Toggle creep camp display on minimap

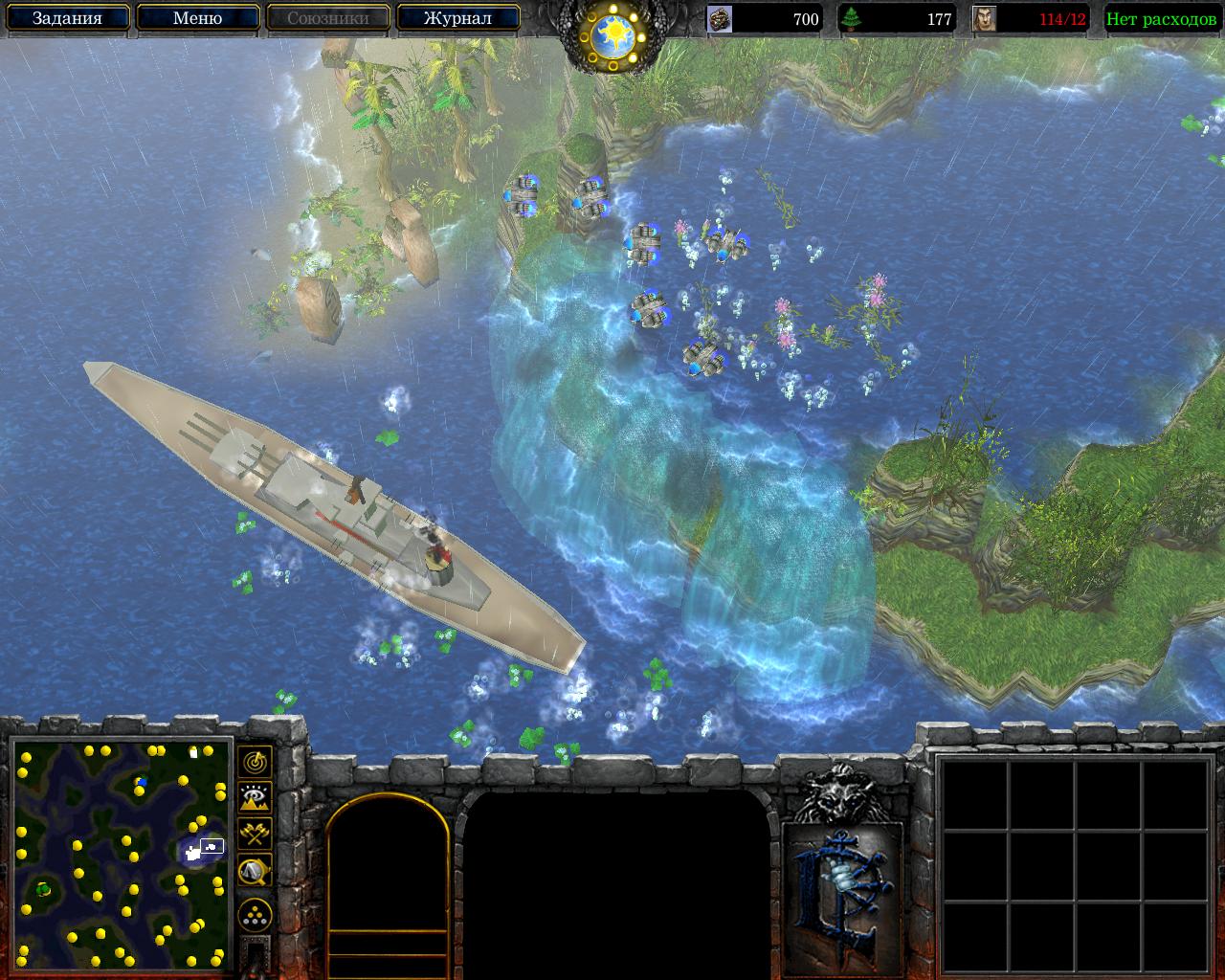pyautogui.click(x=255, y=869)
